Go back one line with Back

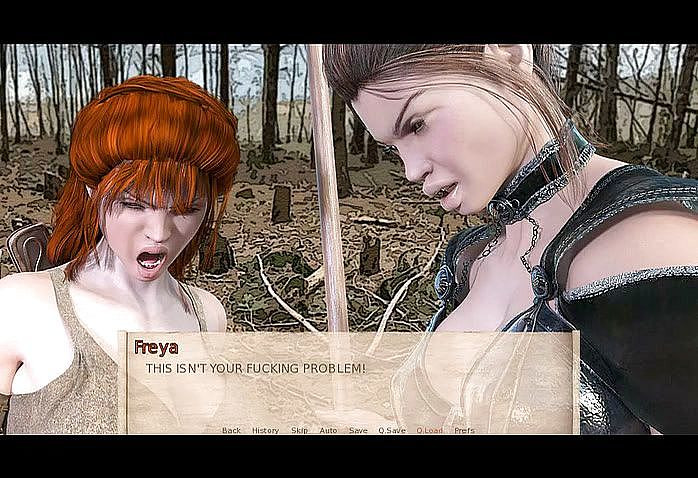pos(231,430)
